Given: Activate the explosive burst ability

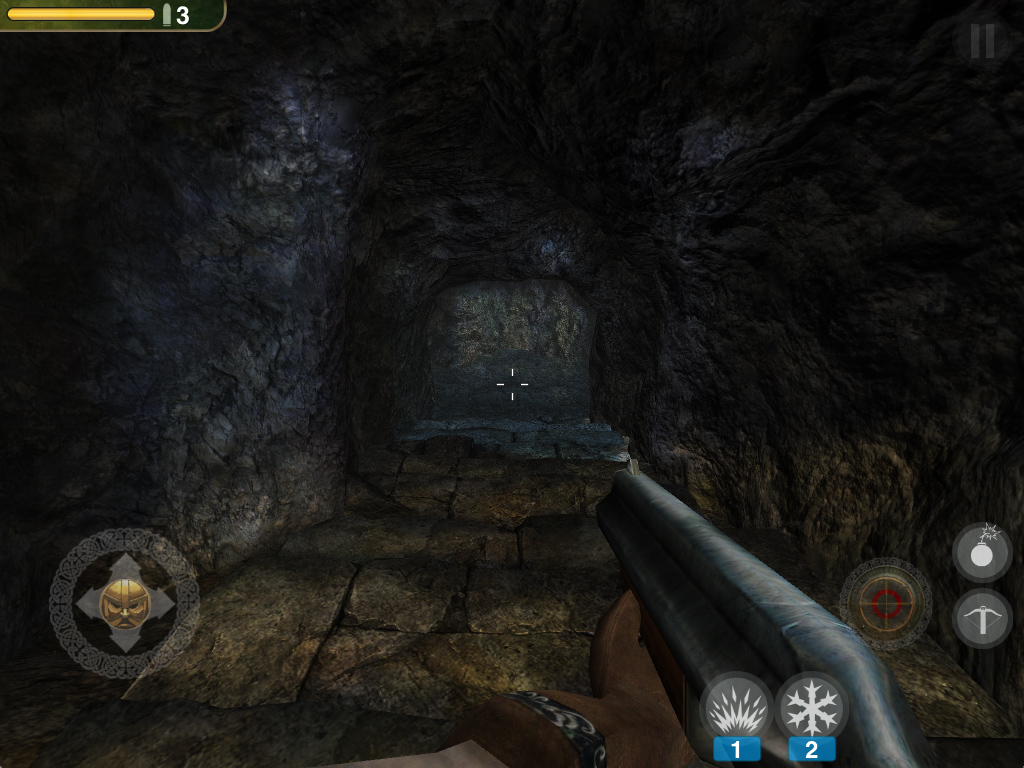Looking at the screenshot, I should (x=736, y=708).
